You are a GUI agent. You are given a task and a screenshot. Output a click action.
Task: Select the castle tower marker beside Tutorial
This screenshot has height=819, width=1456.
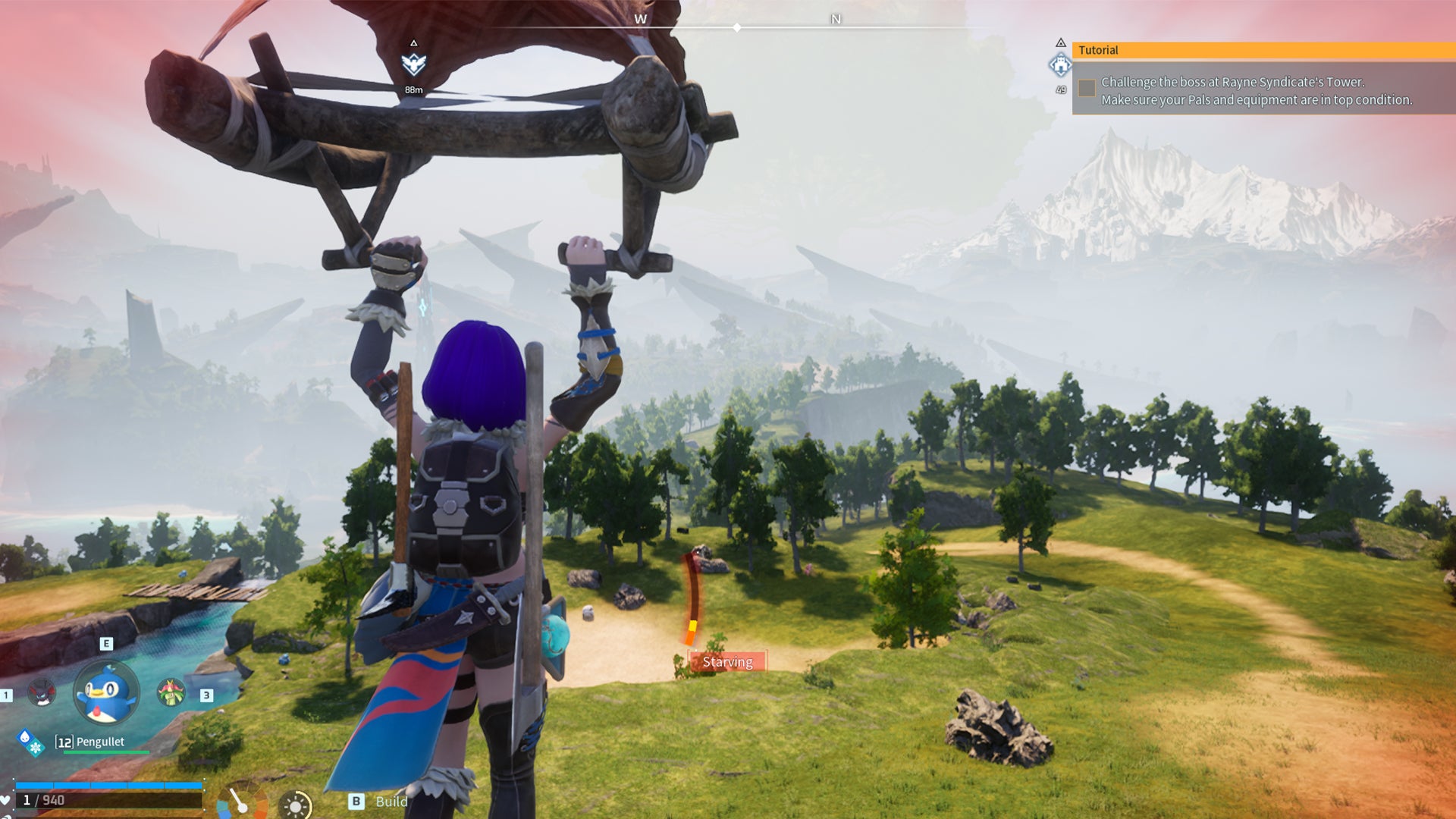tap(1060, 66)
